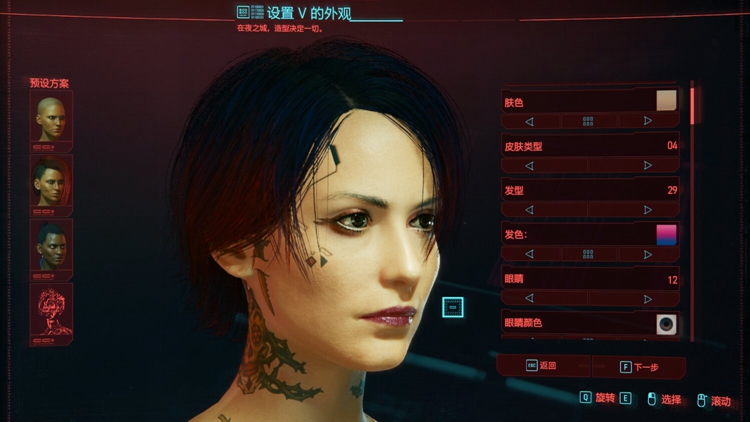Image resolution: width=750 pixels, height=422 pixels.
Task: Pick the dark-skinned preset portrait
Action: (x=50, y=245)
